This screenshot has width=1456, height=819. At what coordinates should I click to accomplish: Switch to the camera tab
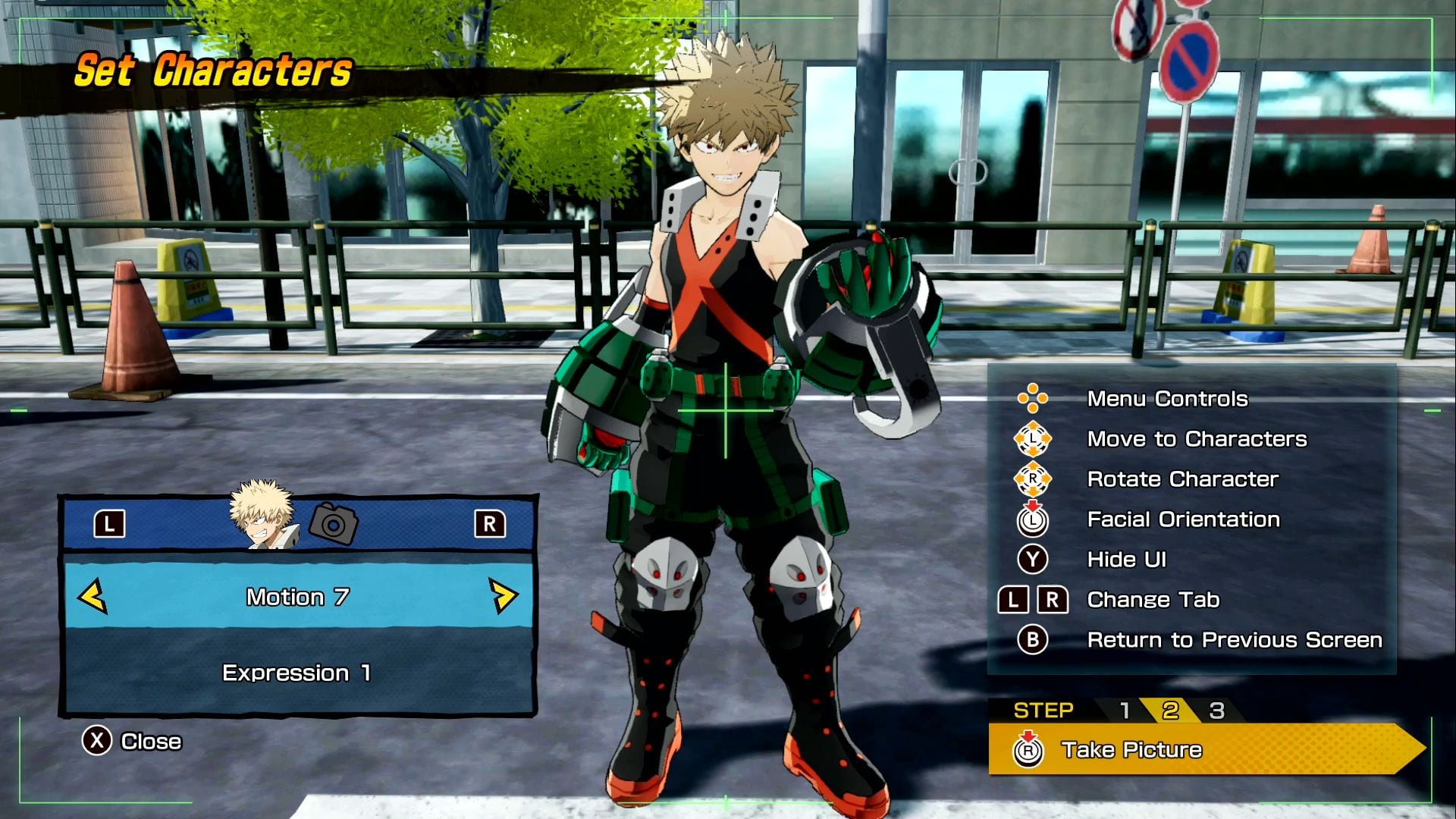(x=334, y=523)
